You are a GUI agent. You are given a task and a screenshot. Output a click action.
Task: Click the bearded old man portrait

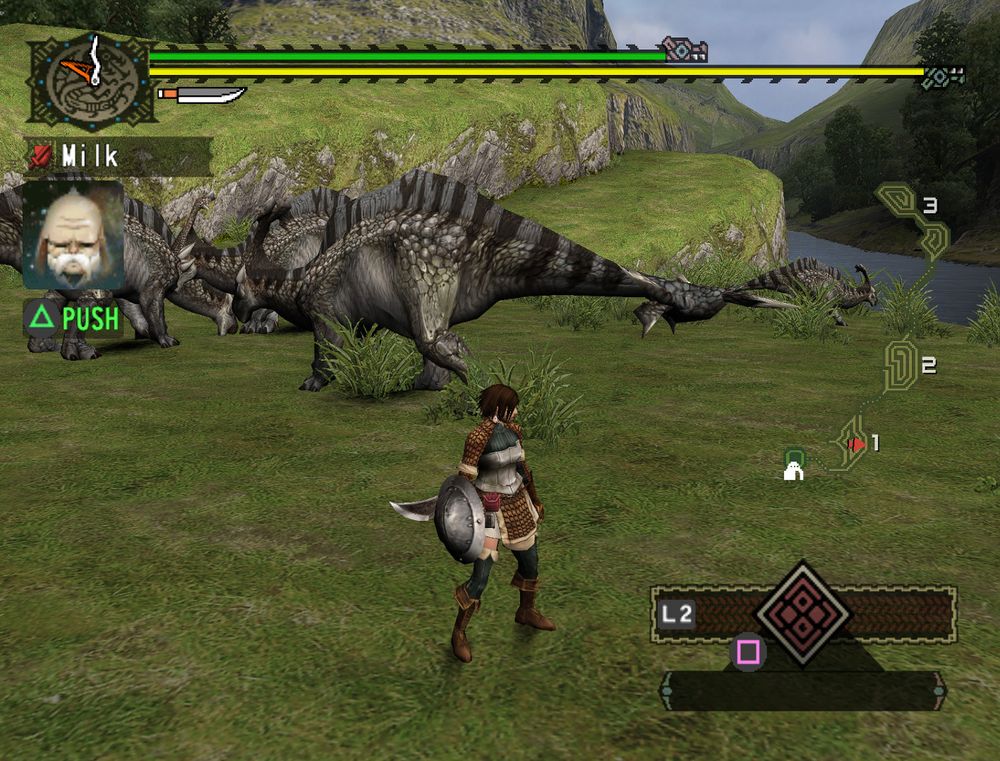(x=73, y=236)
